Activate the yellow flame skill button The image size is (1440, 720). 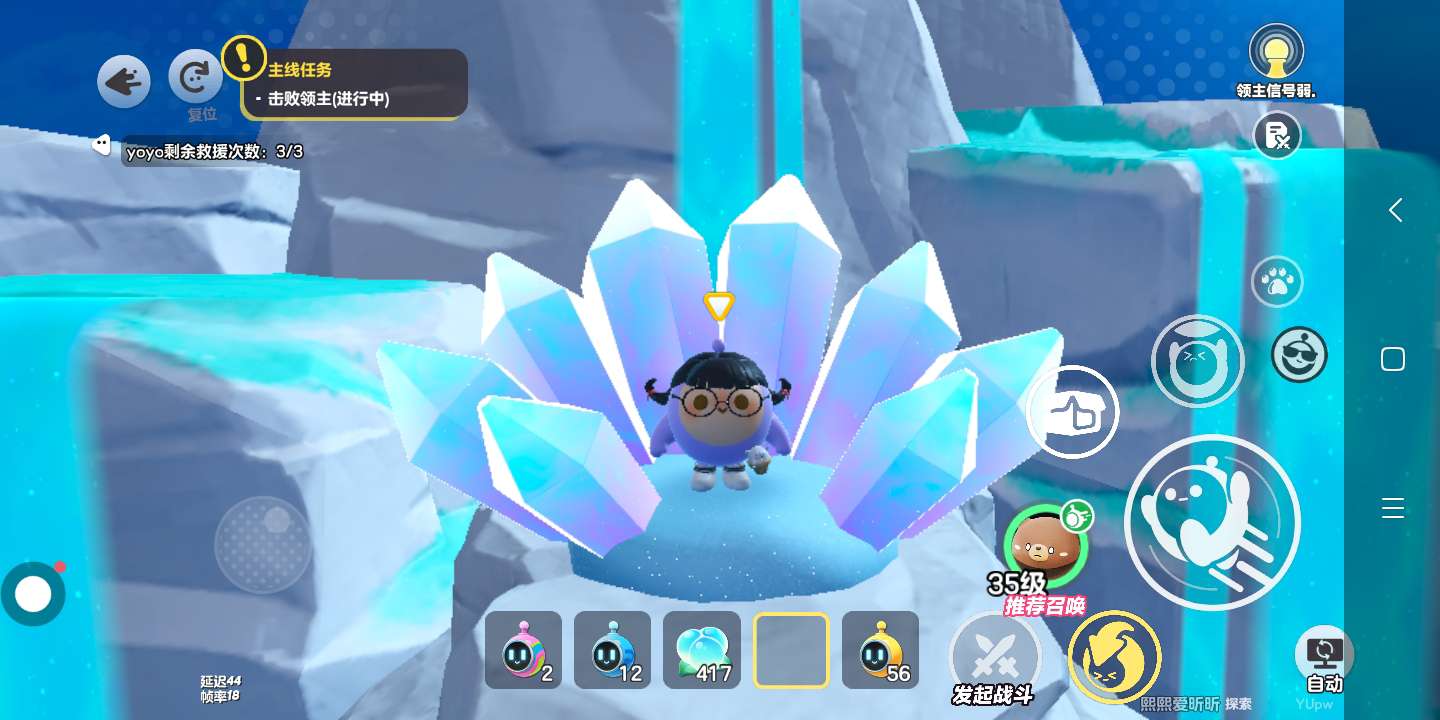point(1114,657)
